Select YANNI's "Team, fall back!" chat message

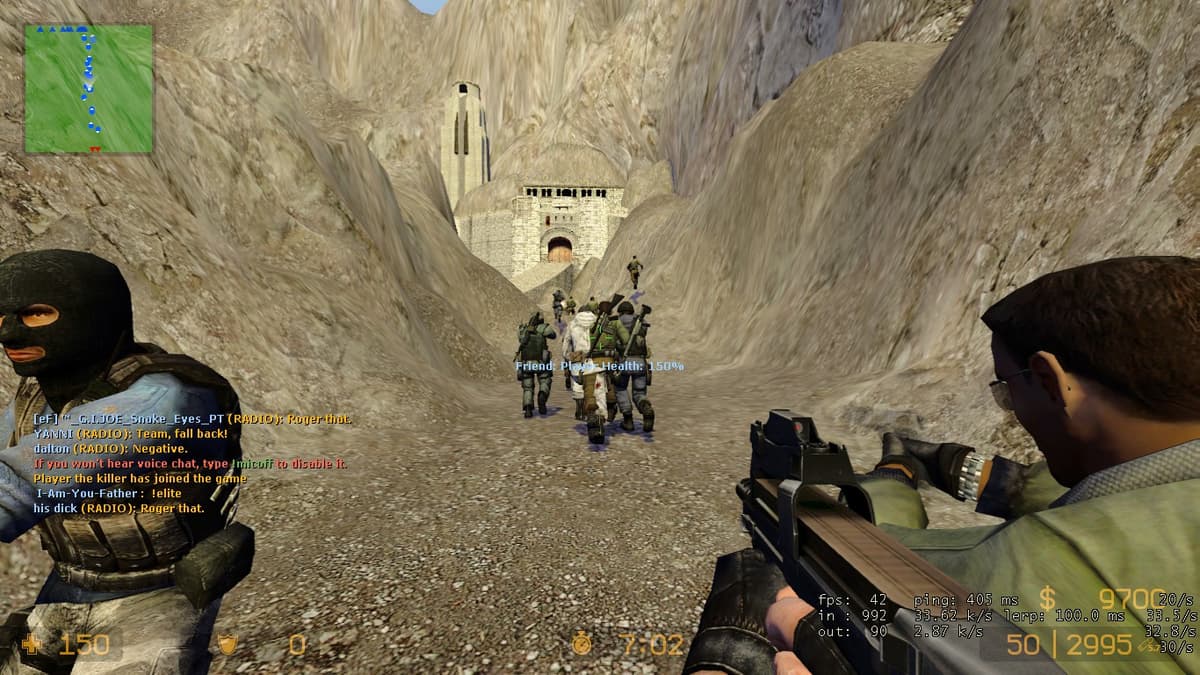click(x=130, y=434)
